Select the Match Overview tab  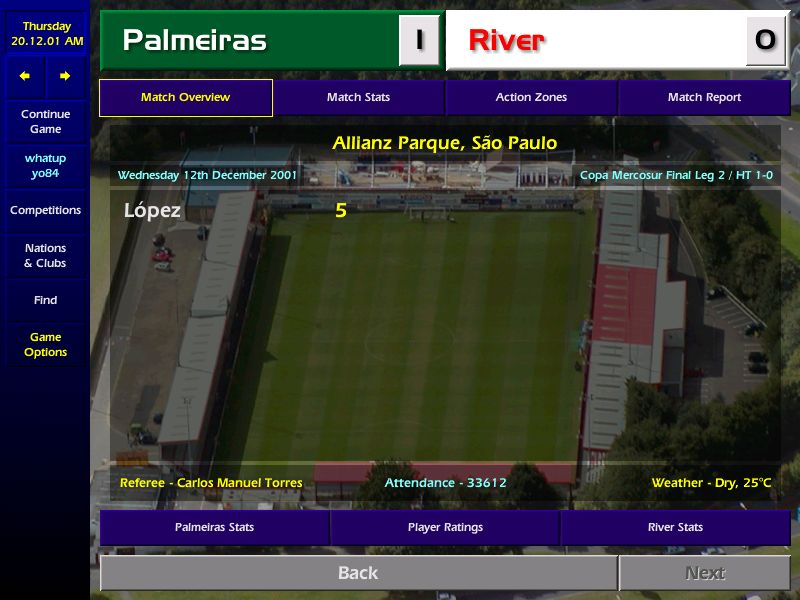(186, 98)
